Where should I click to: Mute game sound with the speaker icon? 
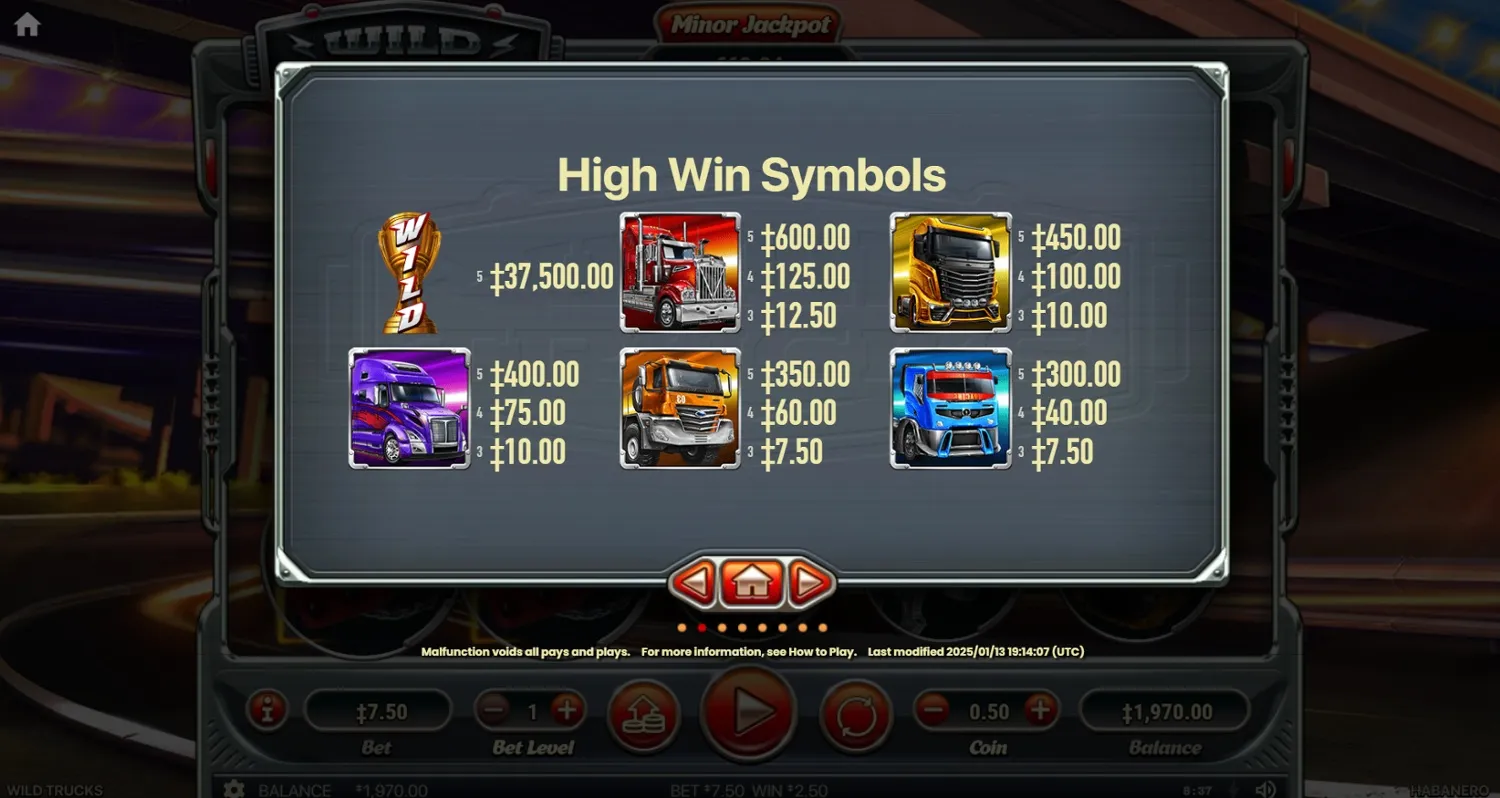click(1267, 789)
